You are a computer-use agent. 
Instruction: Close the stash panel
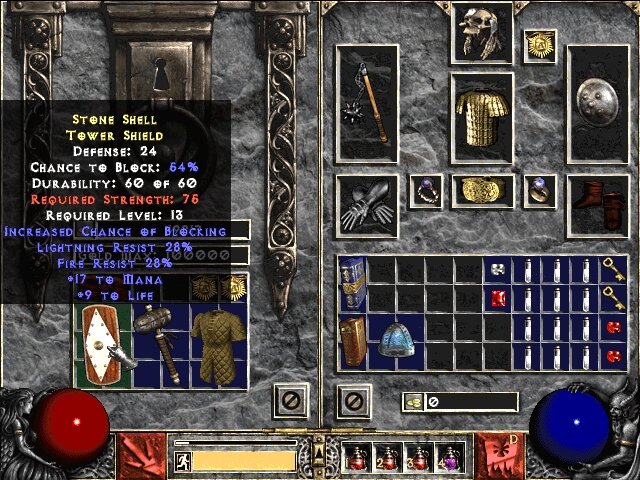point(289,402)
